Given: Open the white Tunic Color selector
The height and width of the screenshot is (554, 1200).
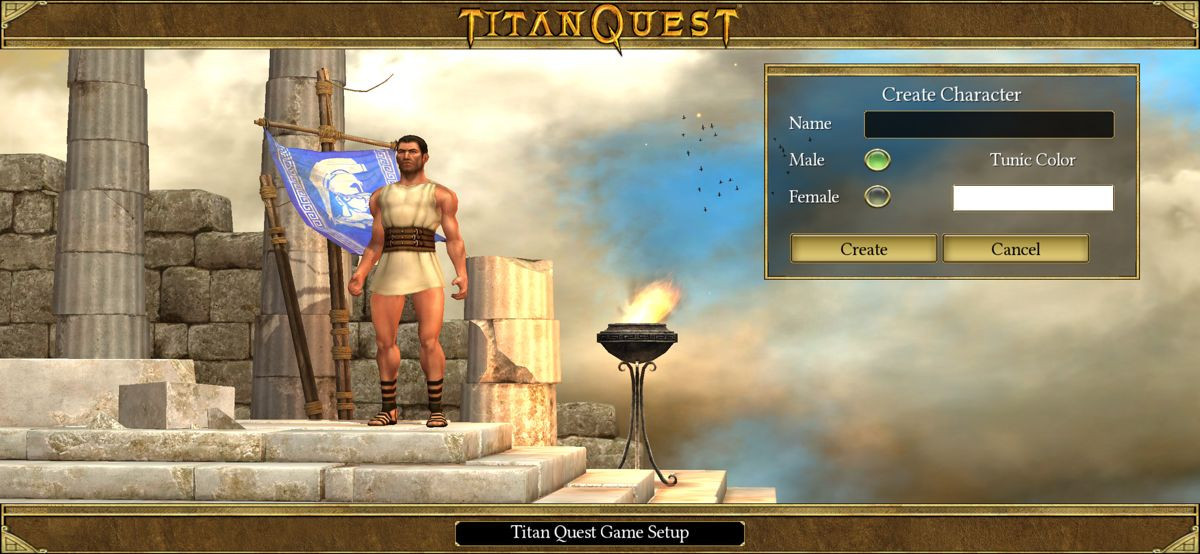Looking at the screenshot, I should [x=1032, y=198].
